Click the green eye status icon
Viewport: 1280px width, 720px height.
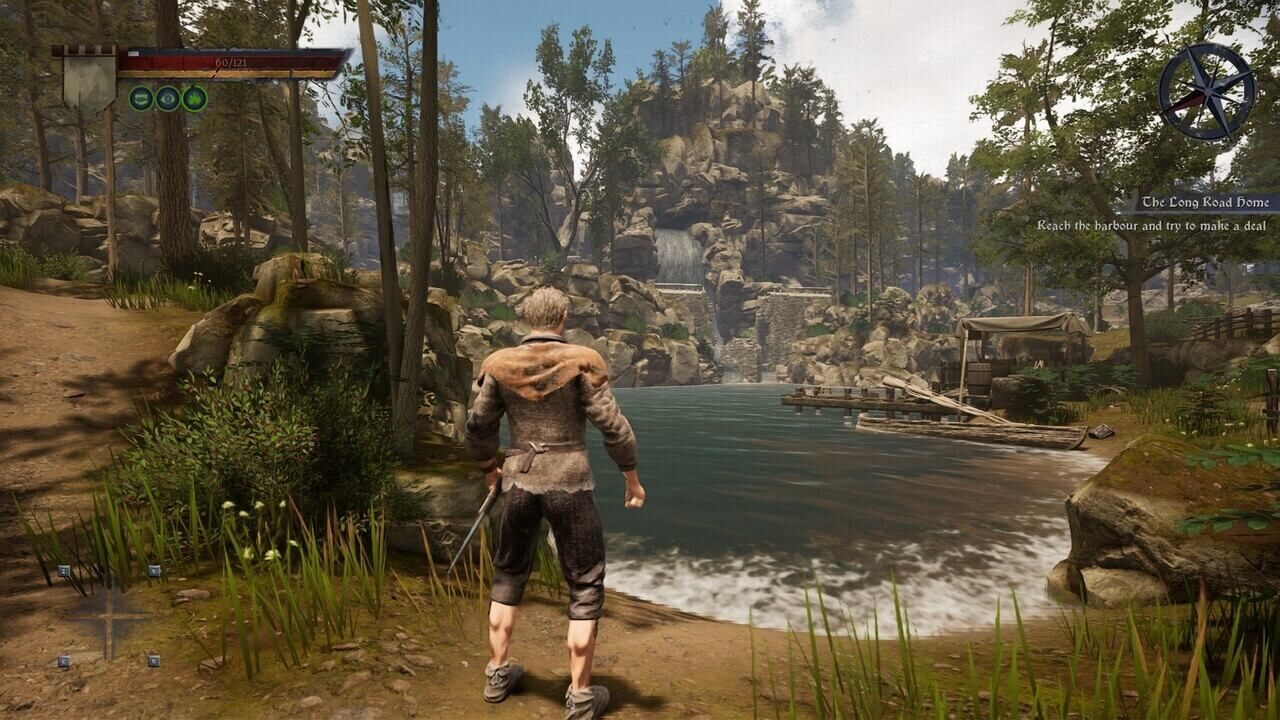tap(168, 98)
